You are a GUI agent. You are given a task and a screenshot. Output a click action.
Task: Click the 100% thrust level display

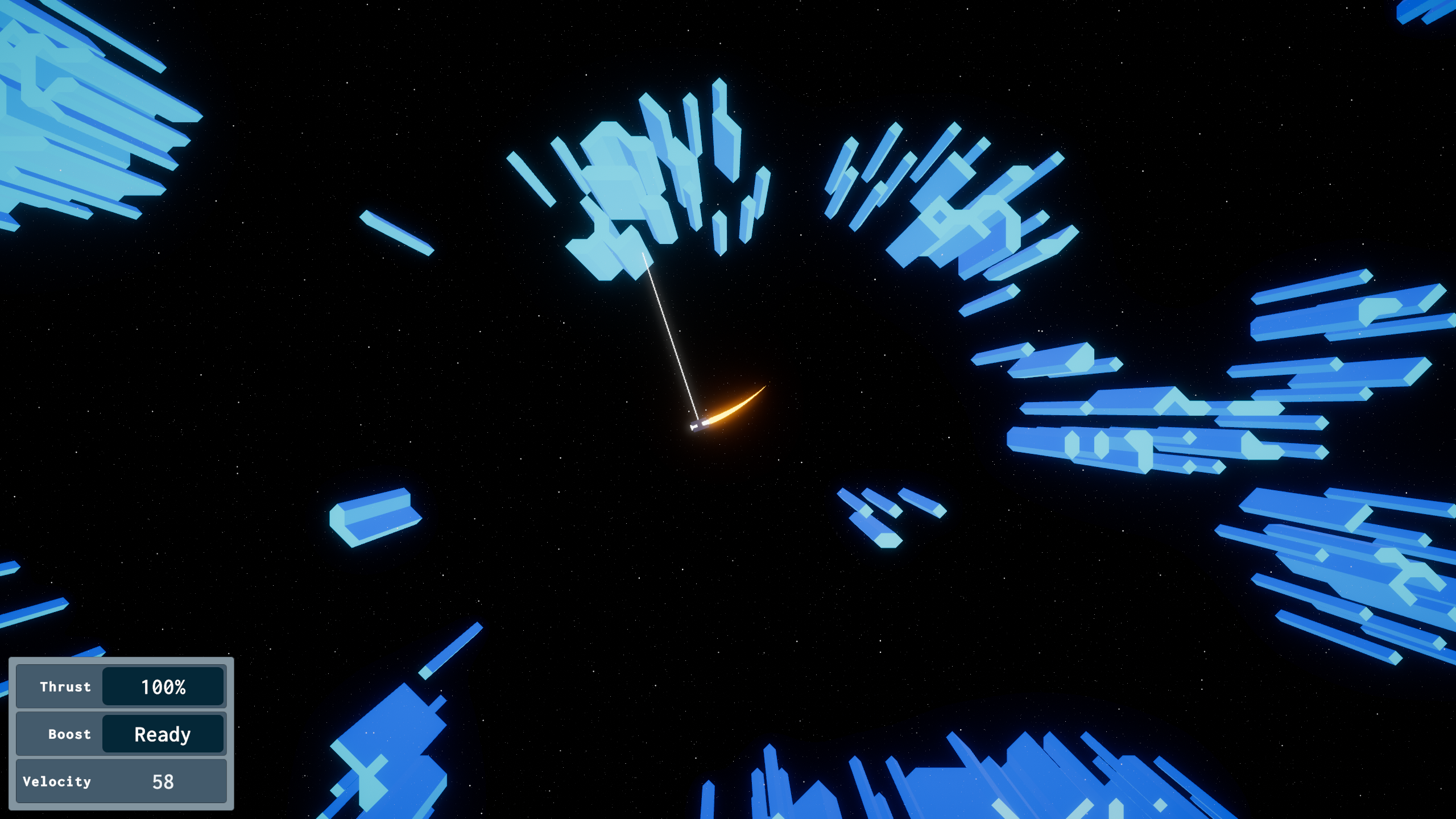point(164,687)
